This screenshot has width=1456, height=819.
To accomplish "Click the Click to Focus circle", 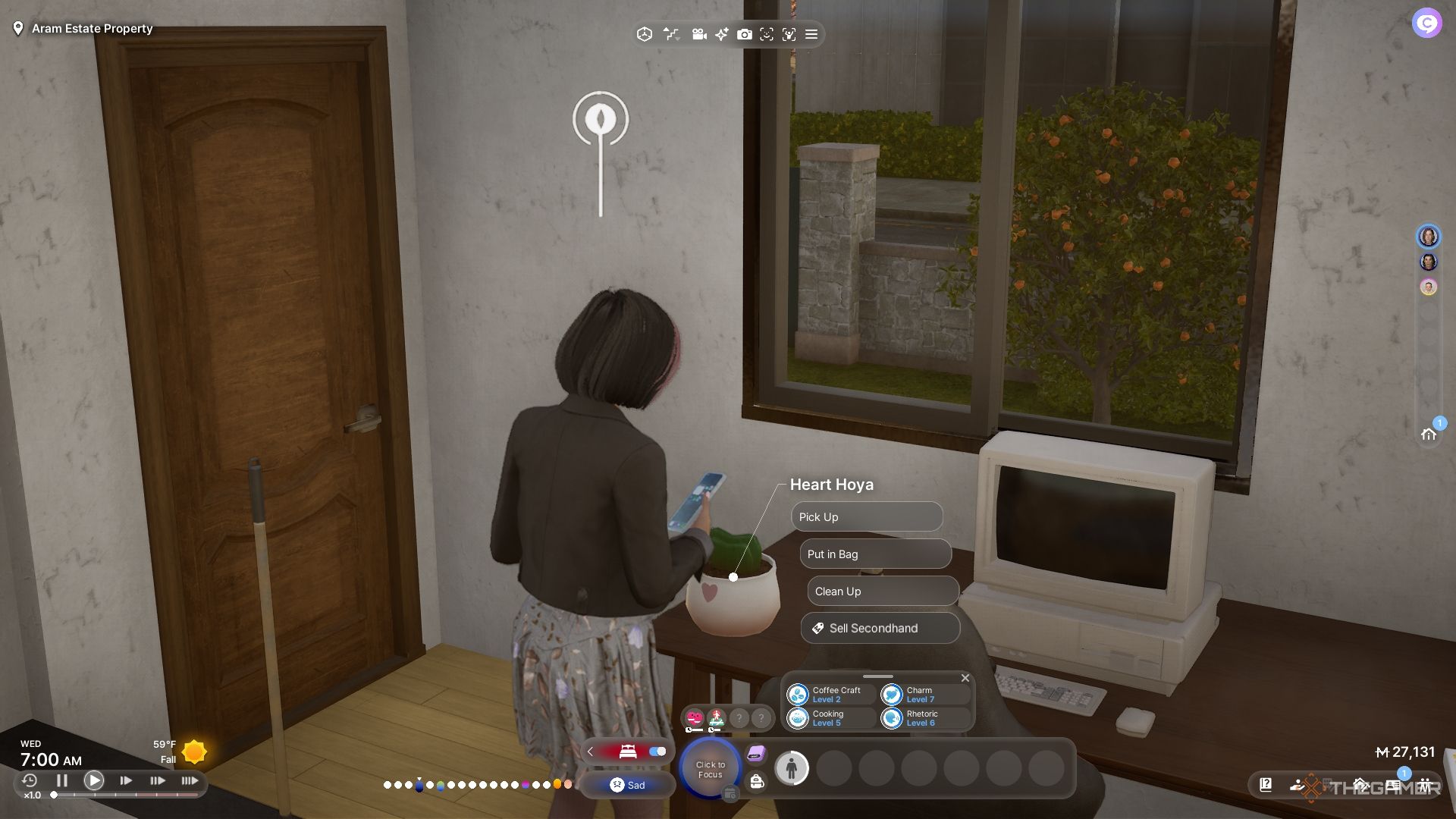I will point(710,769).
